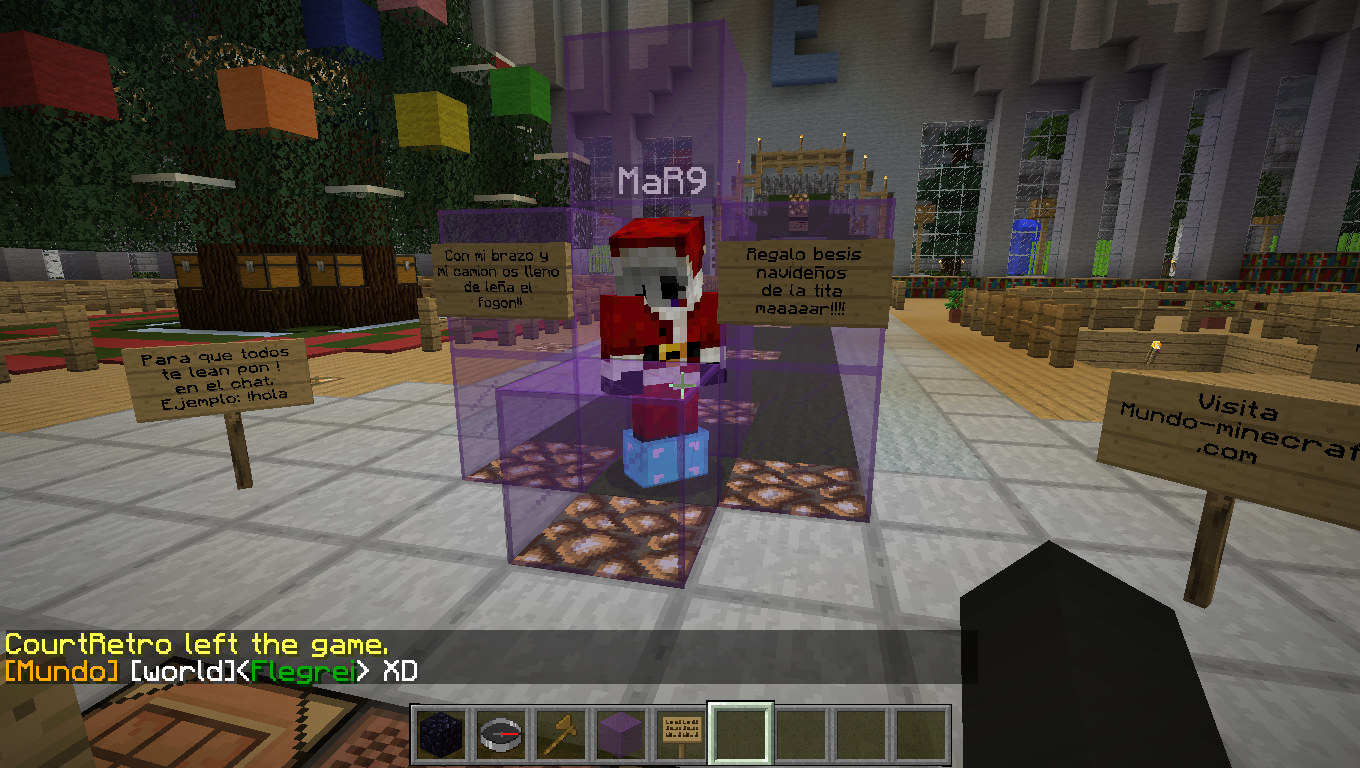The image size is (1360, 768).
Task: Pick the sign item in the hotbar
Action: (x=681, y=735)
